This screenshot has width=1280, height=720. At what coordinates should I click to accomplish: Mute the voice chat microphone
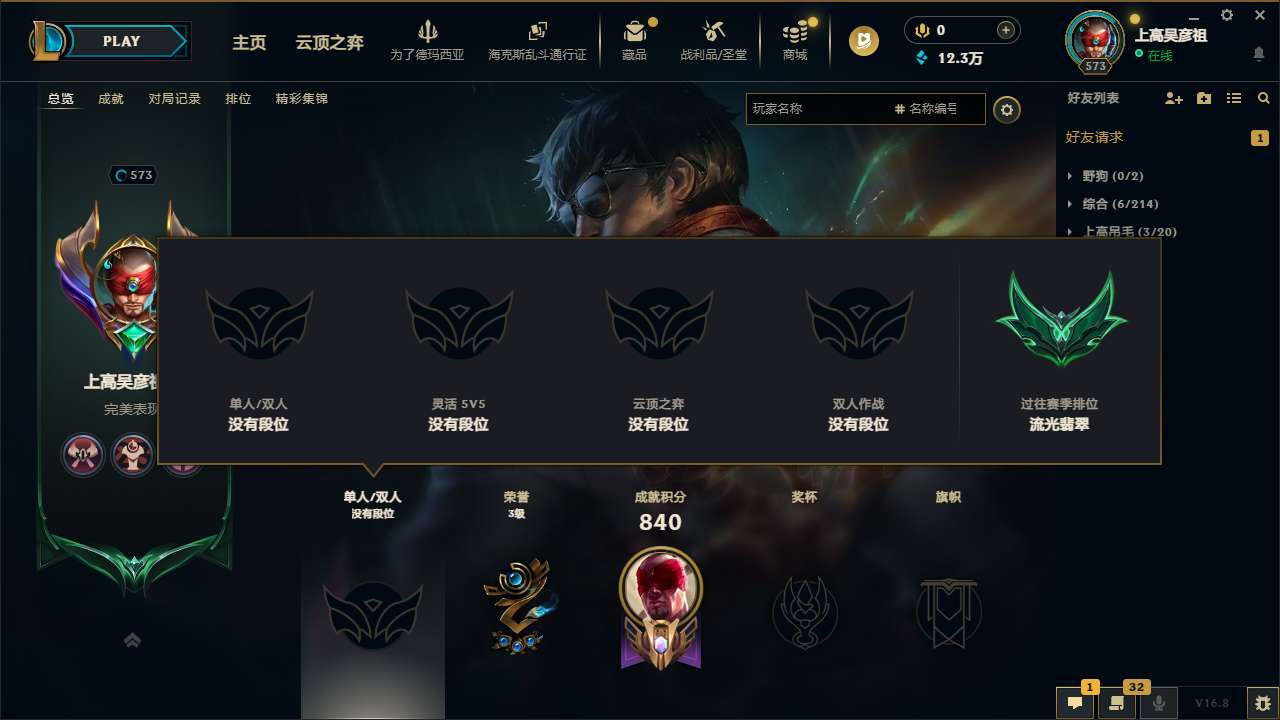pyautogui.click(x=1159, y=703)
